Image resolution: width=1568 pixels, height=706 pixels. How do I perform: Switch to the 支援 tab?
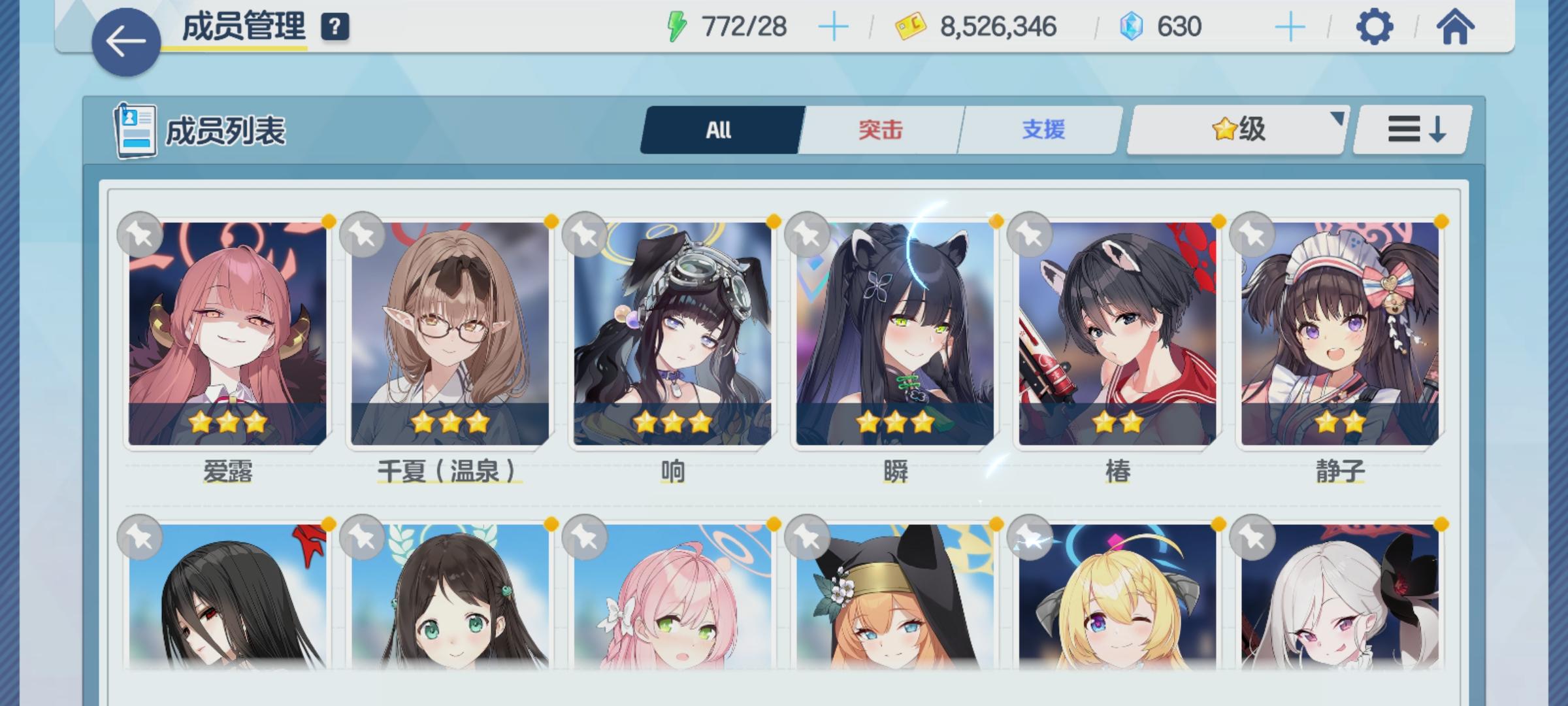(1043, 129)
